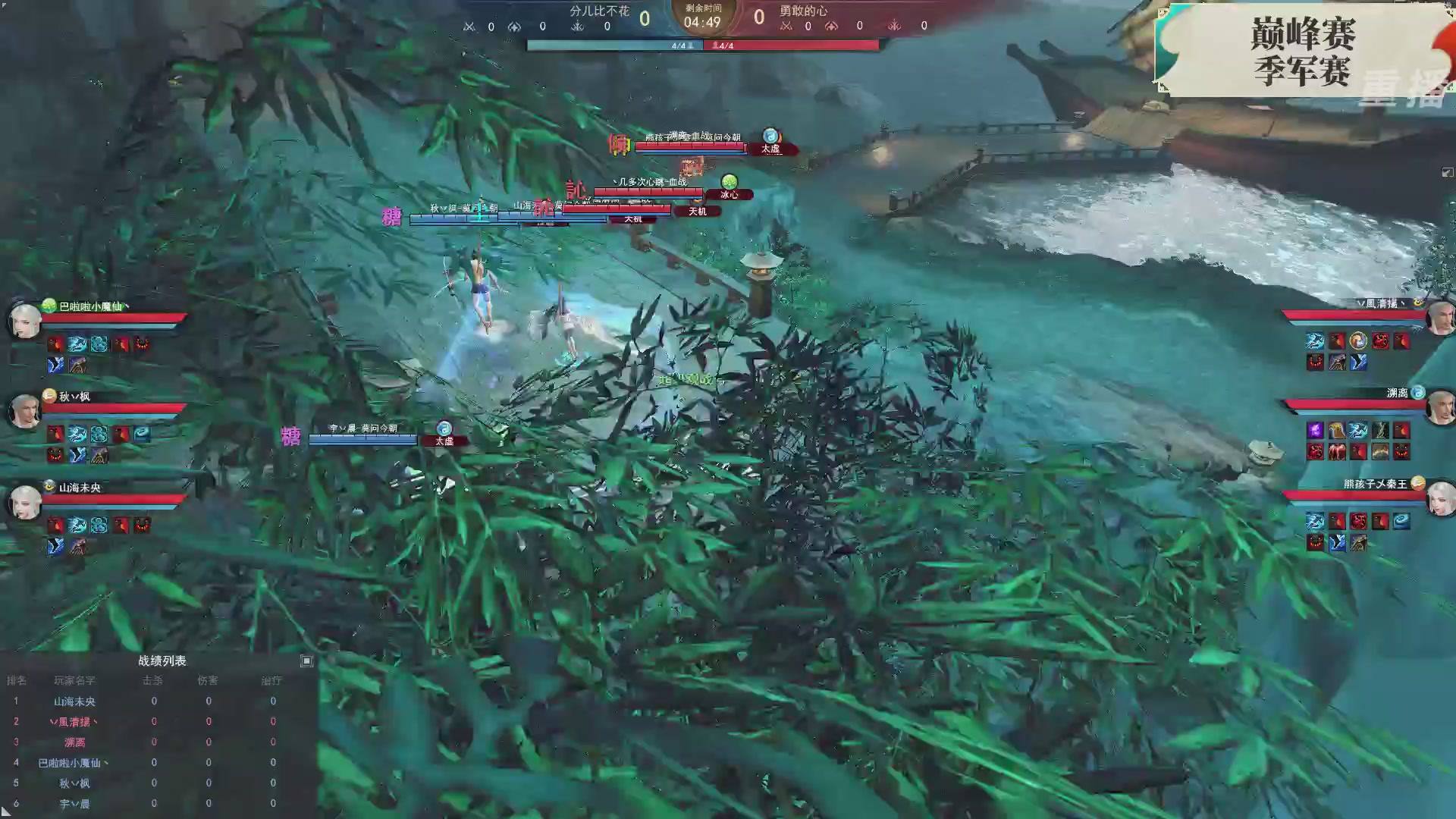Click the red-blue 4/4 team score bar
The width and height of the screenshot is (1456, 819).
tap(704, 45)
